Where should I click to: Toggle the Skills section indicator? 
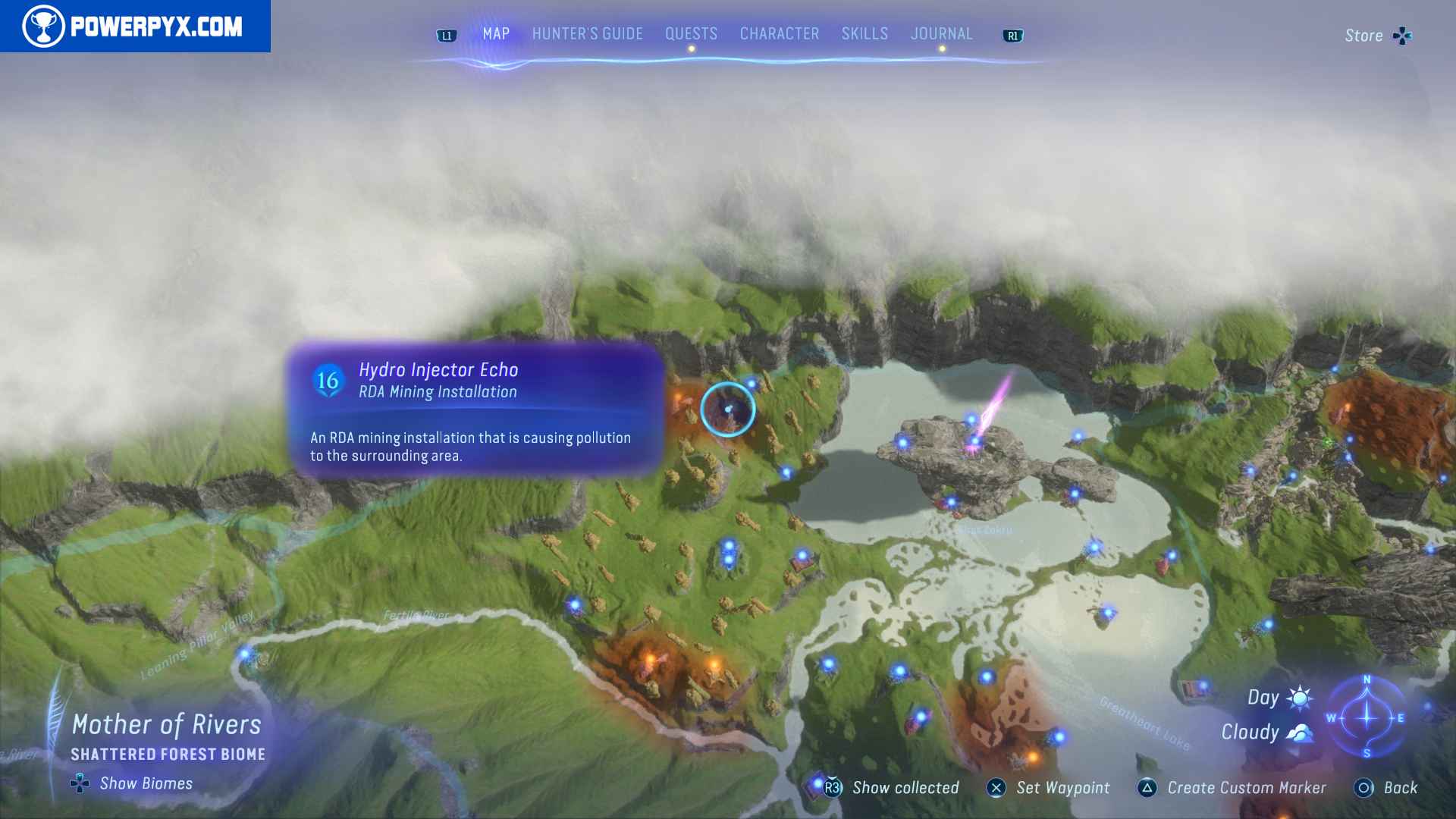point(864,33)
